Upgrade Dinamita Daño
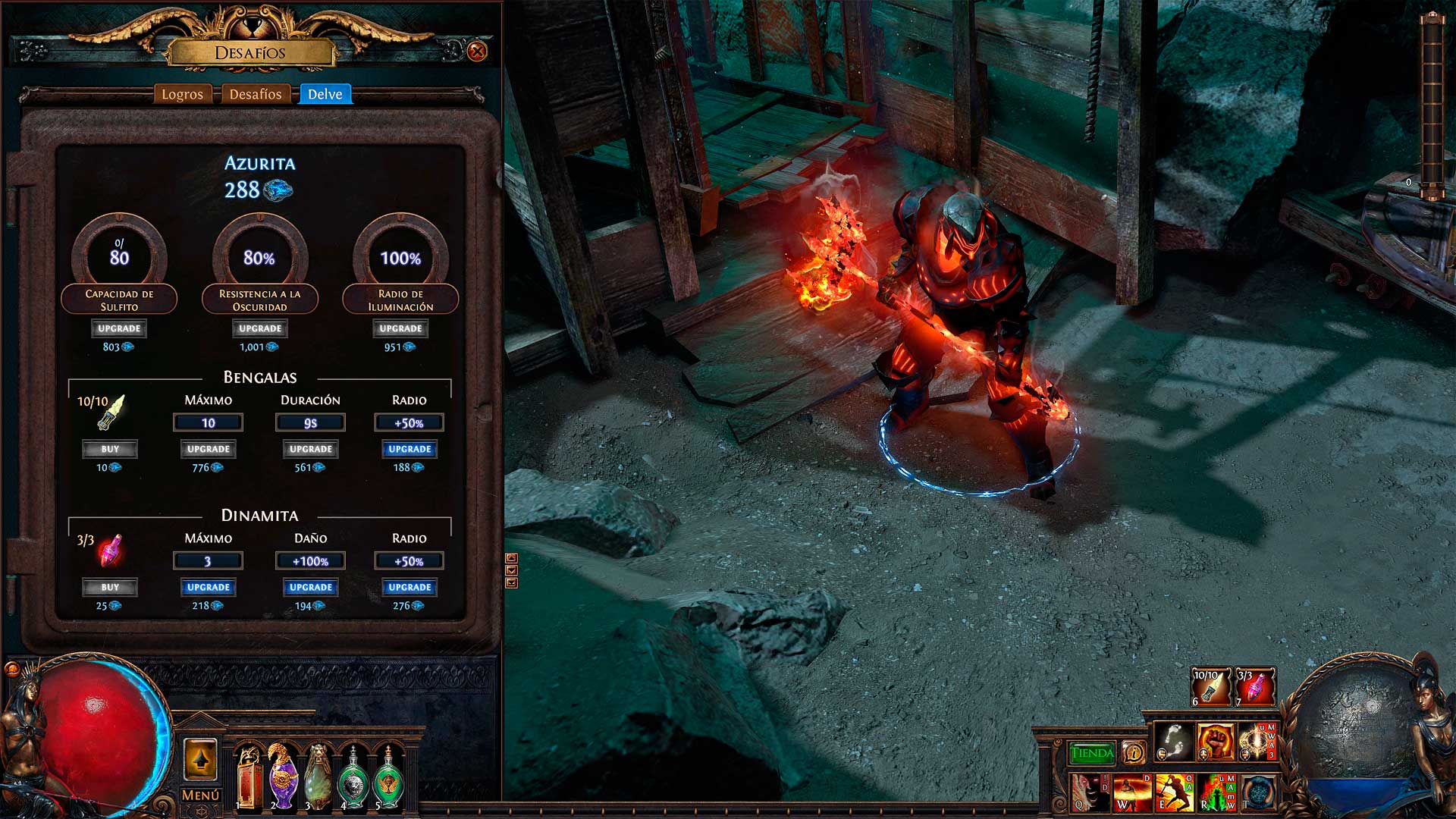 pos(311,587)
